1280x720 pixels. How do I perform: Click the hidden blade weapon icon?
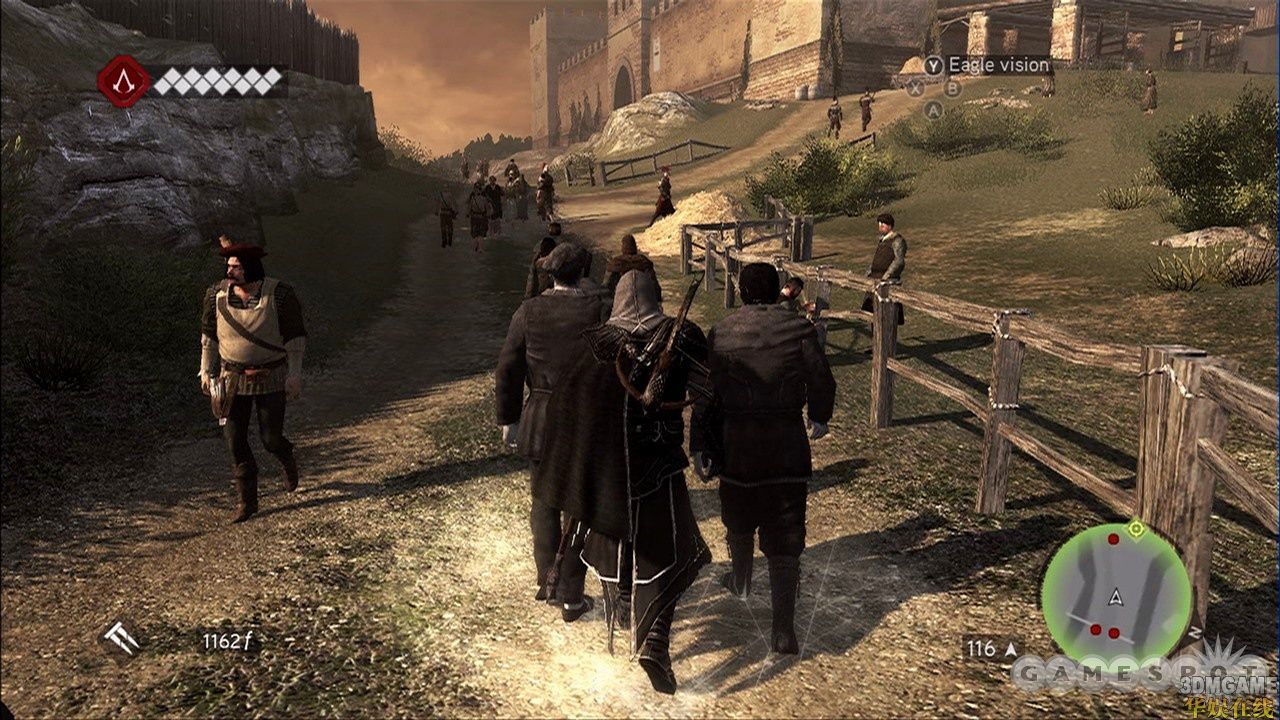(x=122, y=638)
